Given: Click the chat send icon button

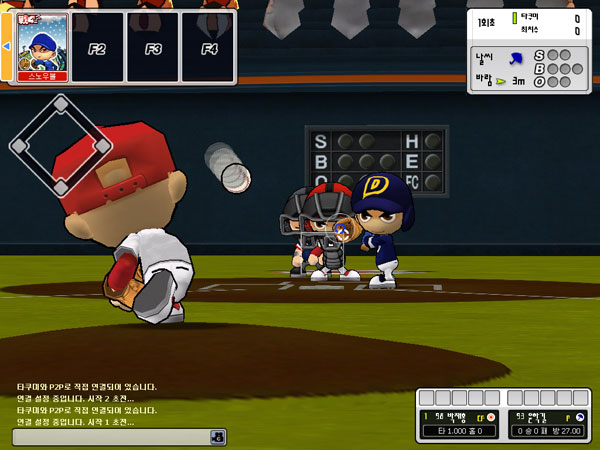Looking at the screenshot, I should pos(217,437).
